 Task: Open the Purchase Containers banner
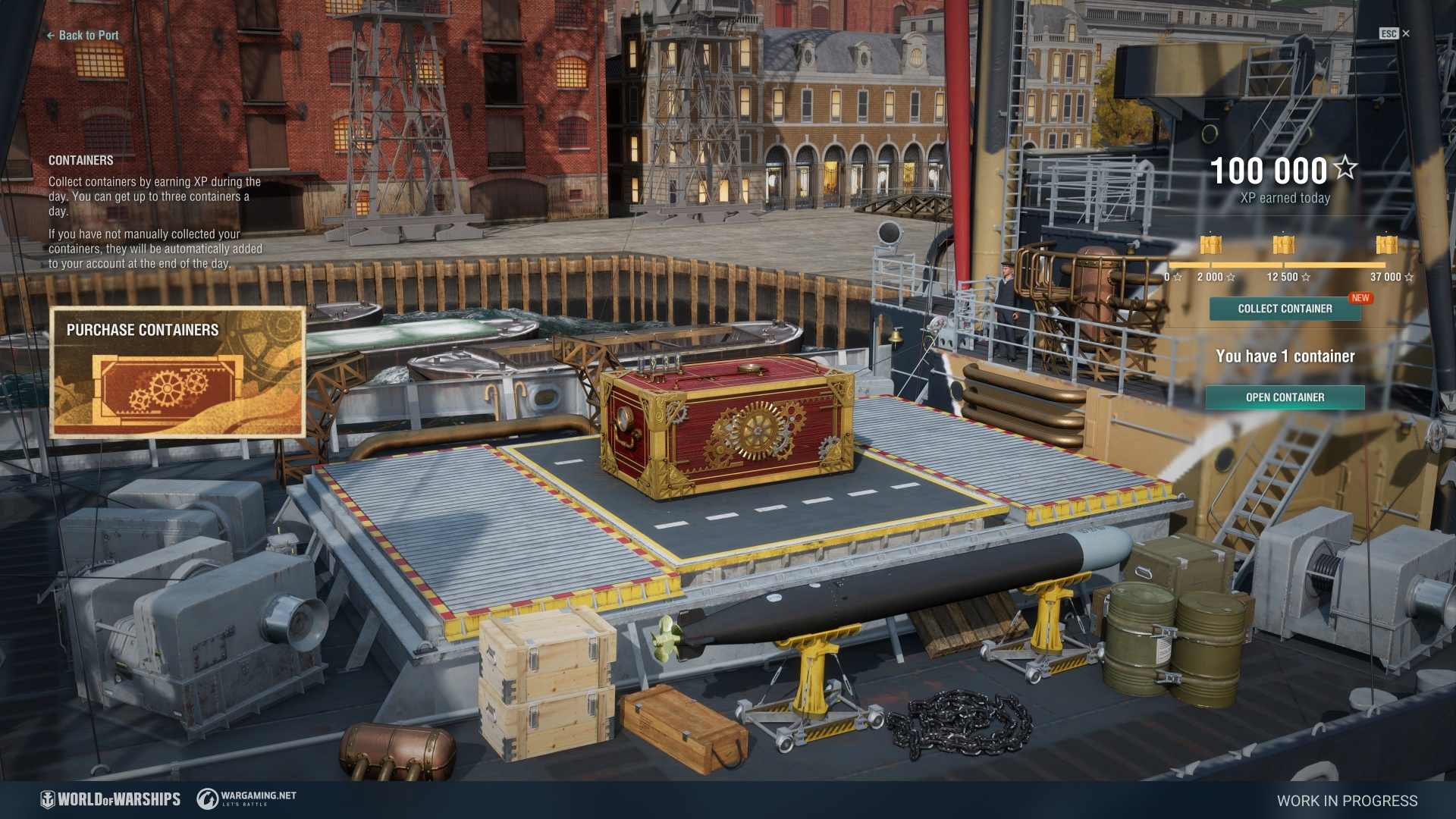177,372
